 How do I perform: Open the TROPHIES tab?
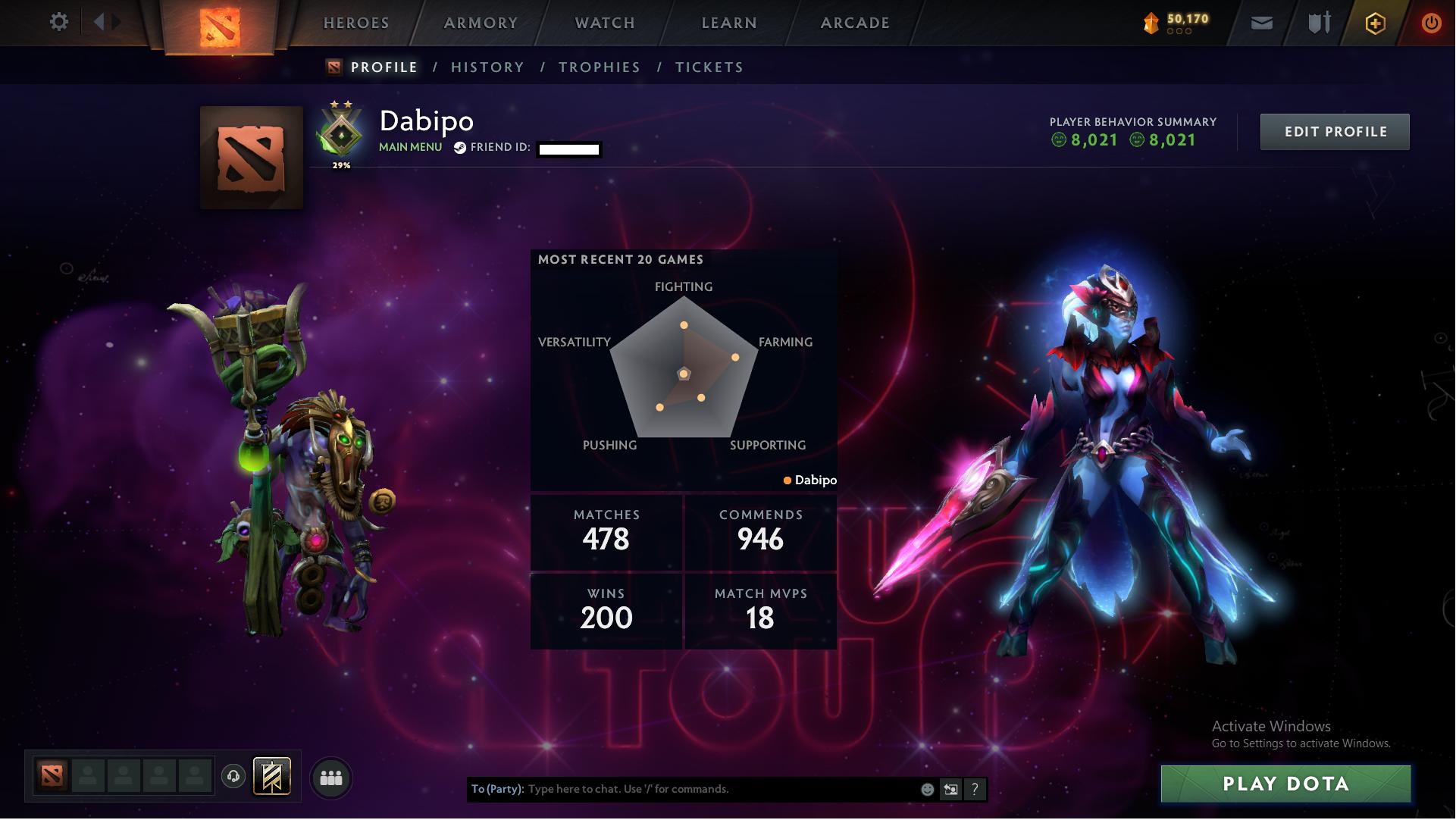click(599, 67)
